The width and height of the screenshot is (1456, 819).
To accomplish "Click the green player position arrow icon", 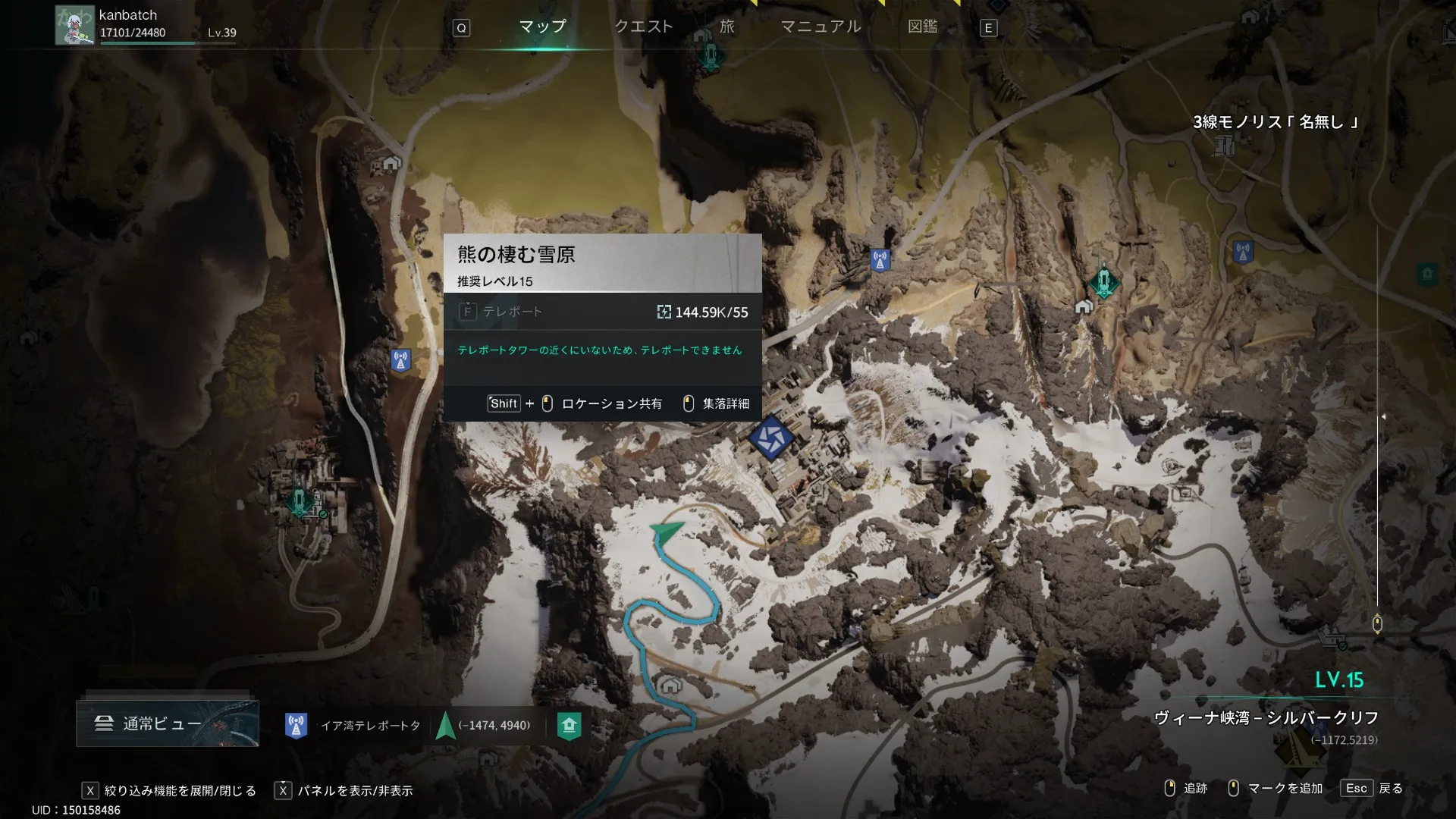I will pyautogui.click(x=446, y=726).
